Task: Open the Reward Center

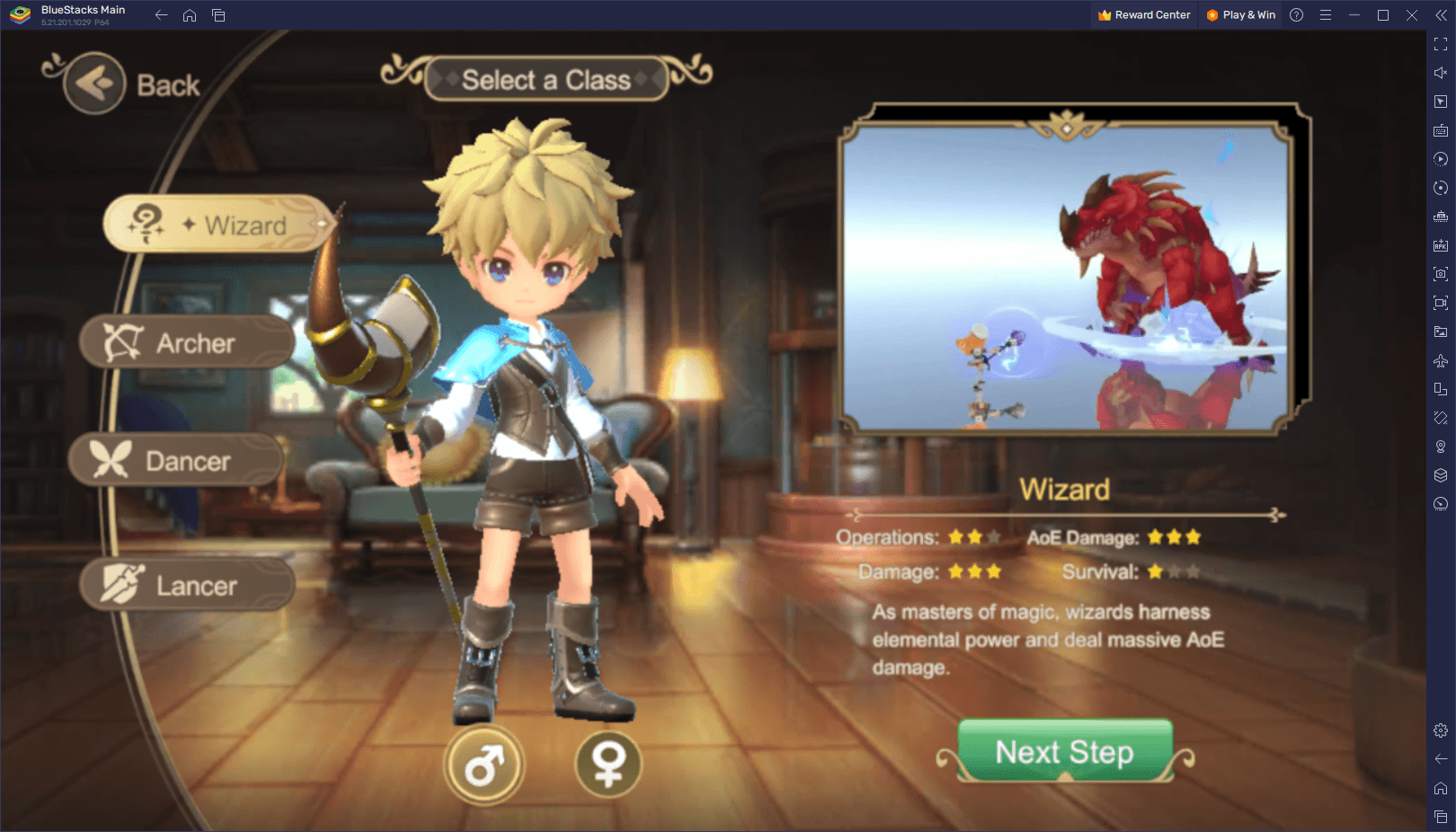Action: pos(1143,14)
